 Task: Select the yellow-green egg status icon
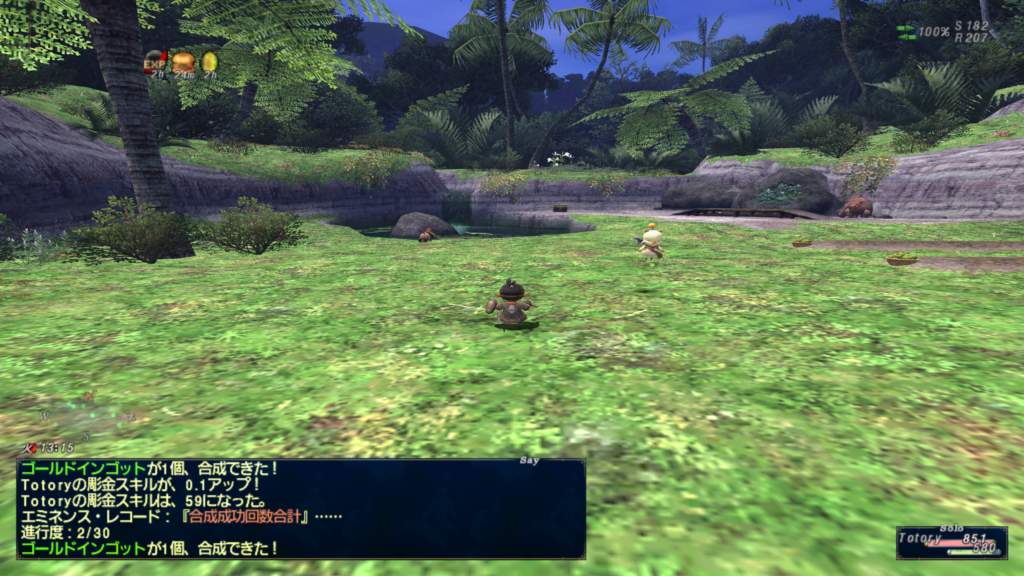(209, 62)
